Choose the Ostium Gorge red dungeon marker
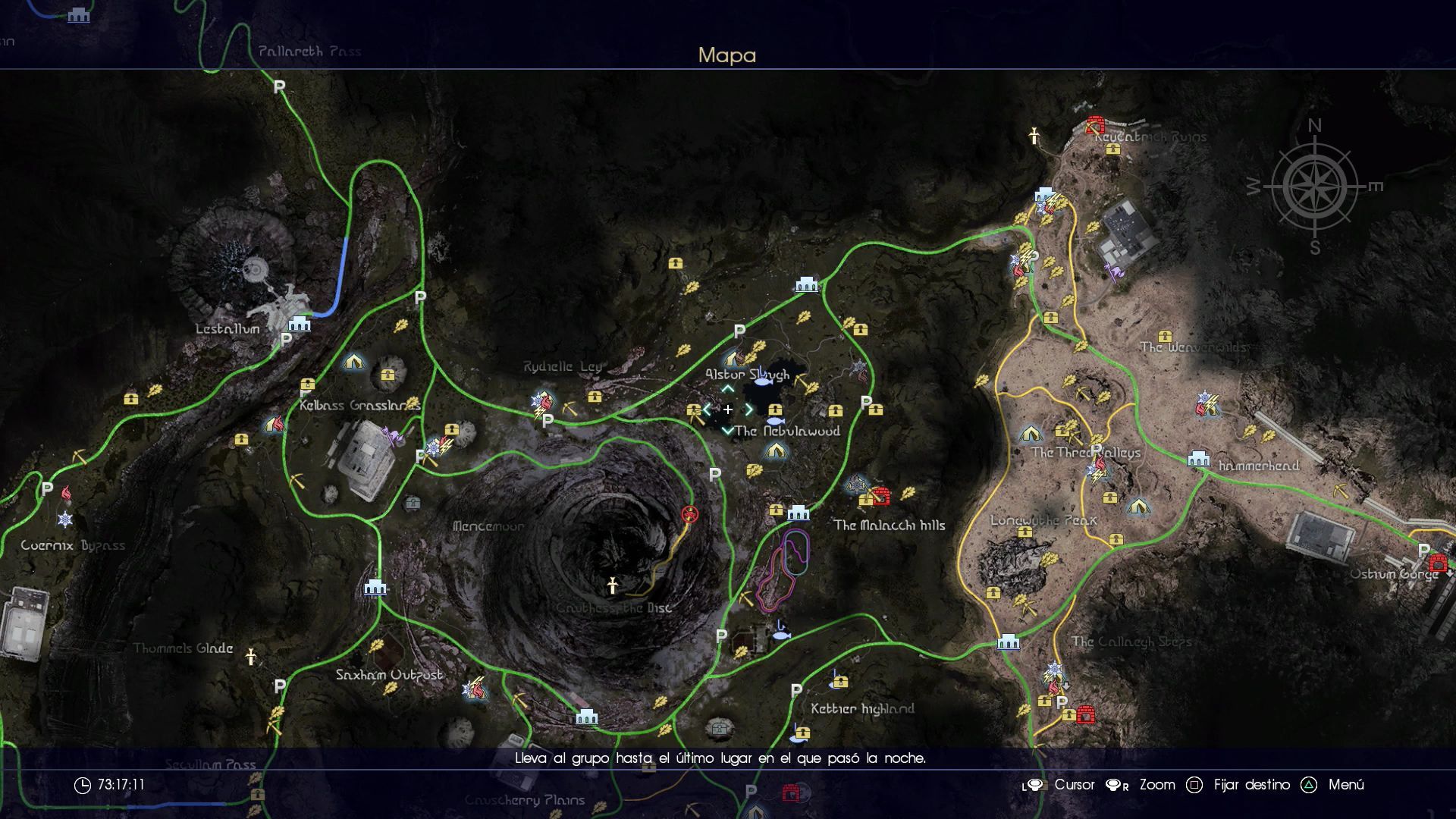Image resolution: width=1456 pixels, height=819 pixels. click(1437, 563)
